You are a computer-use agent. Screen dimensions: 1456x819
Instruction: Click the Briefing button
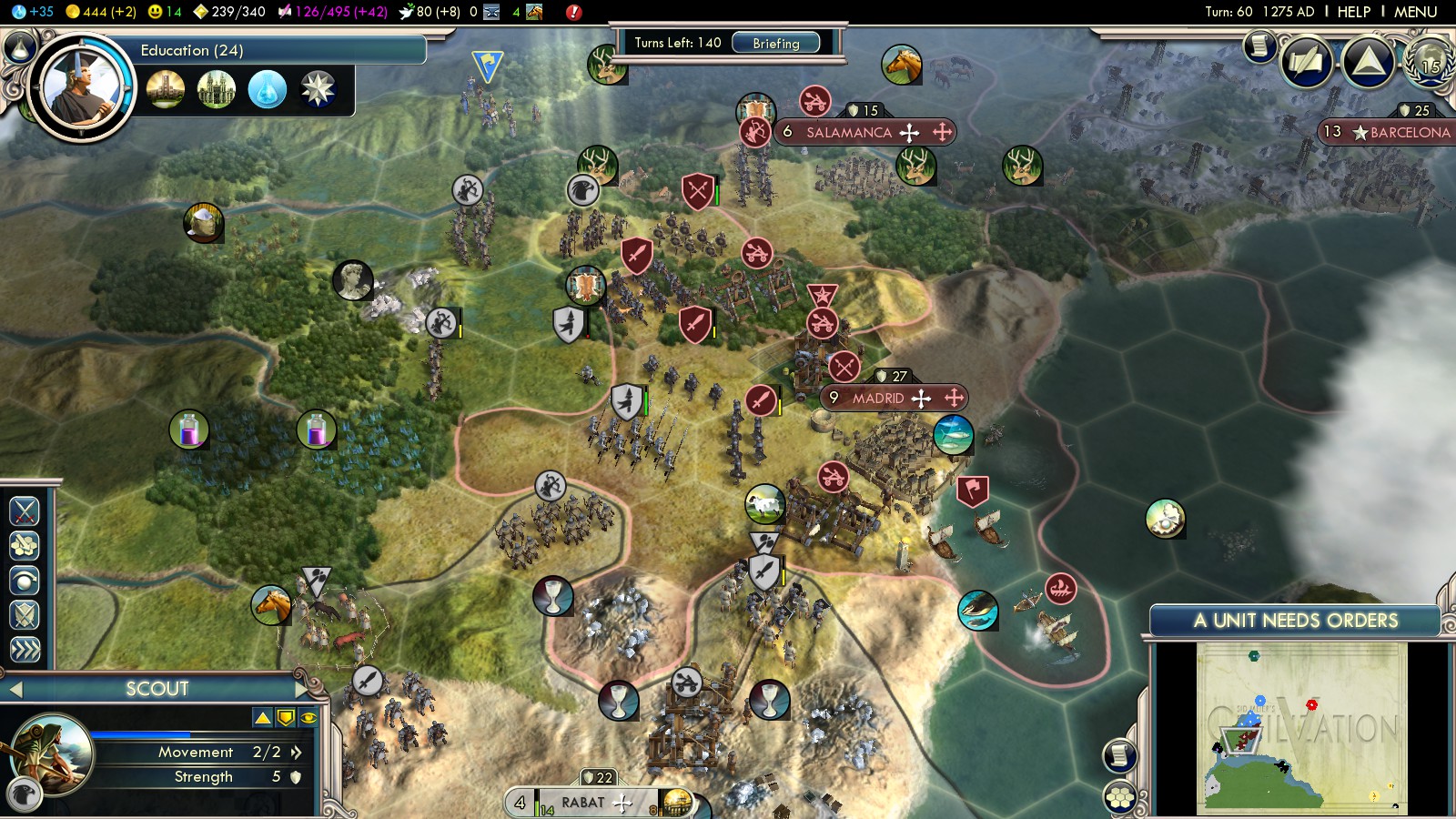pos(775,43)
